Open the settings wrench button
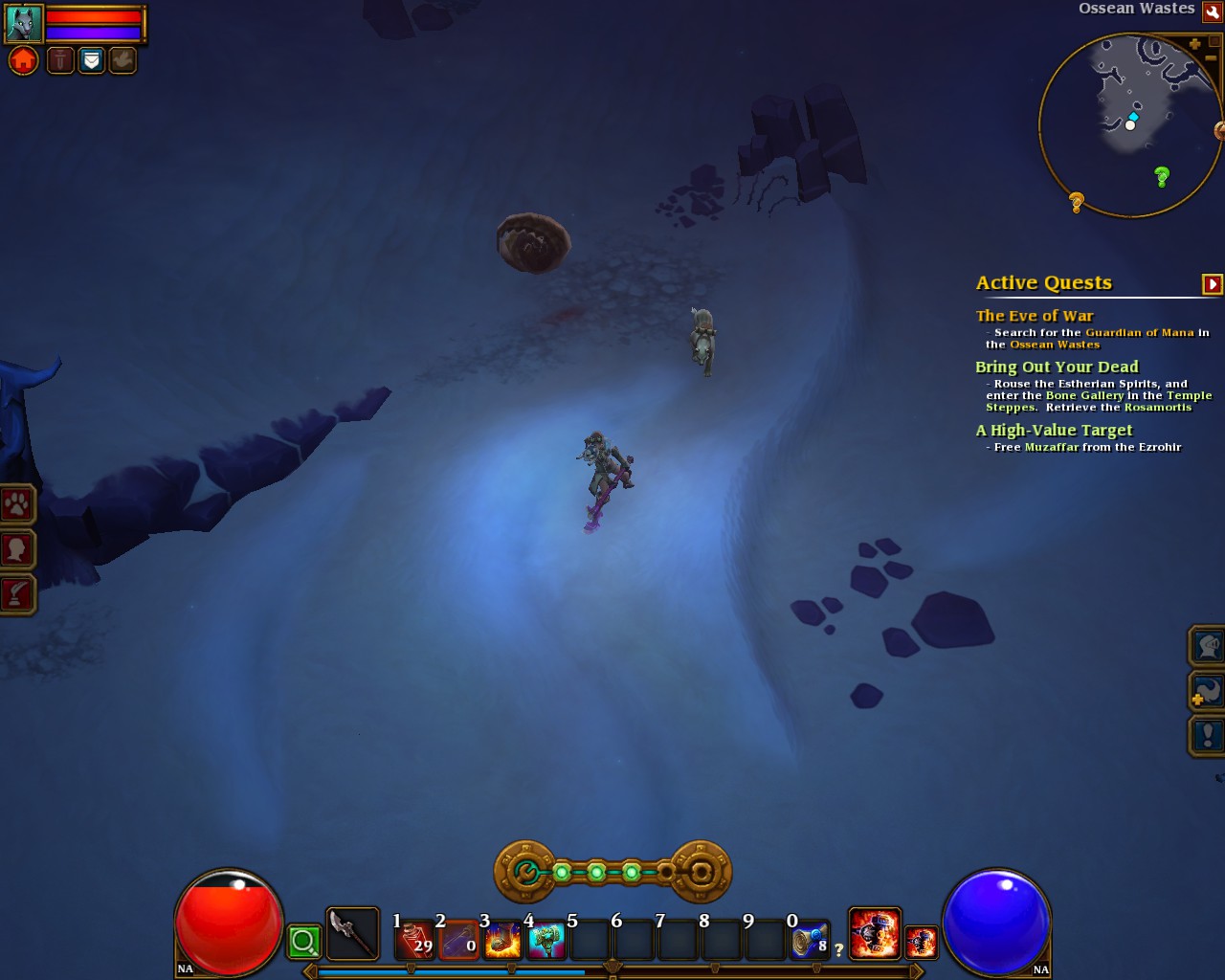Image resolution: width=1225 pixels, height=980 pixels. coord(1212,11)
